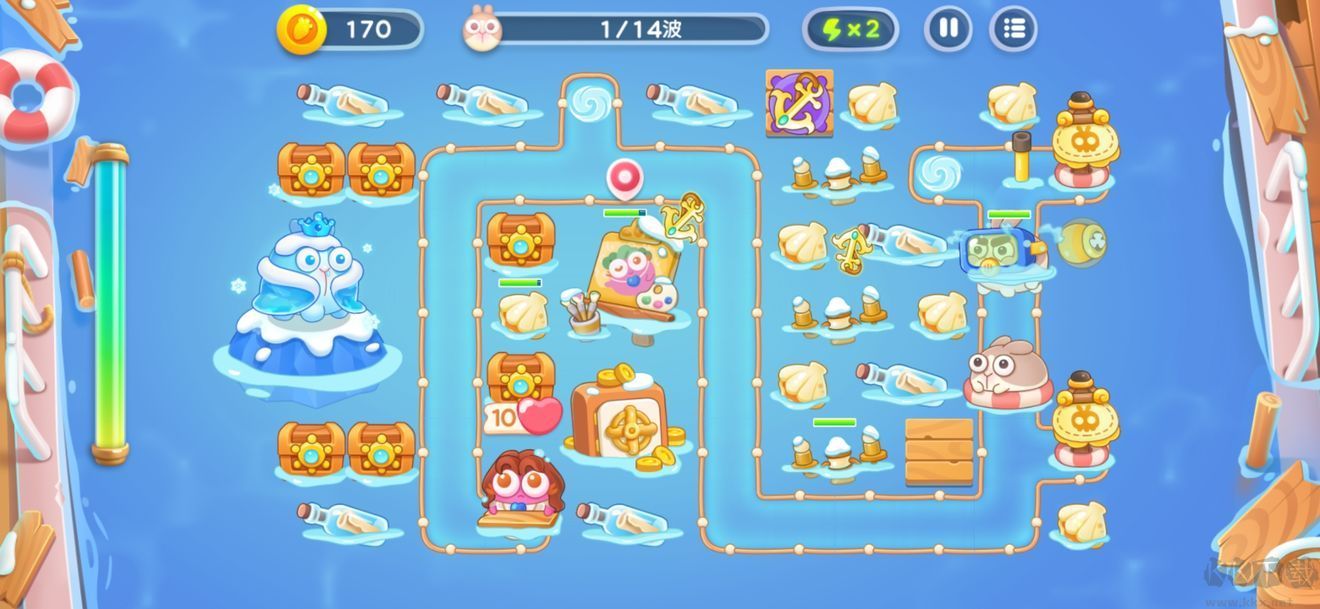Open the list menu button

pyautogui.click(x=1013, y=29)
